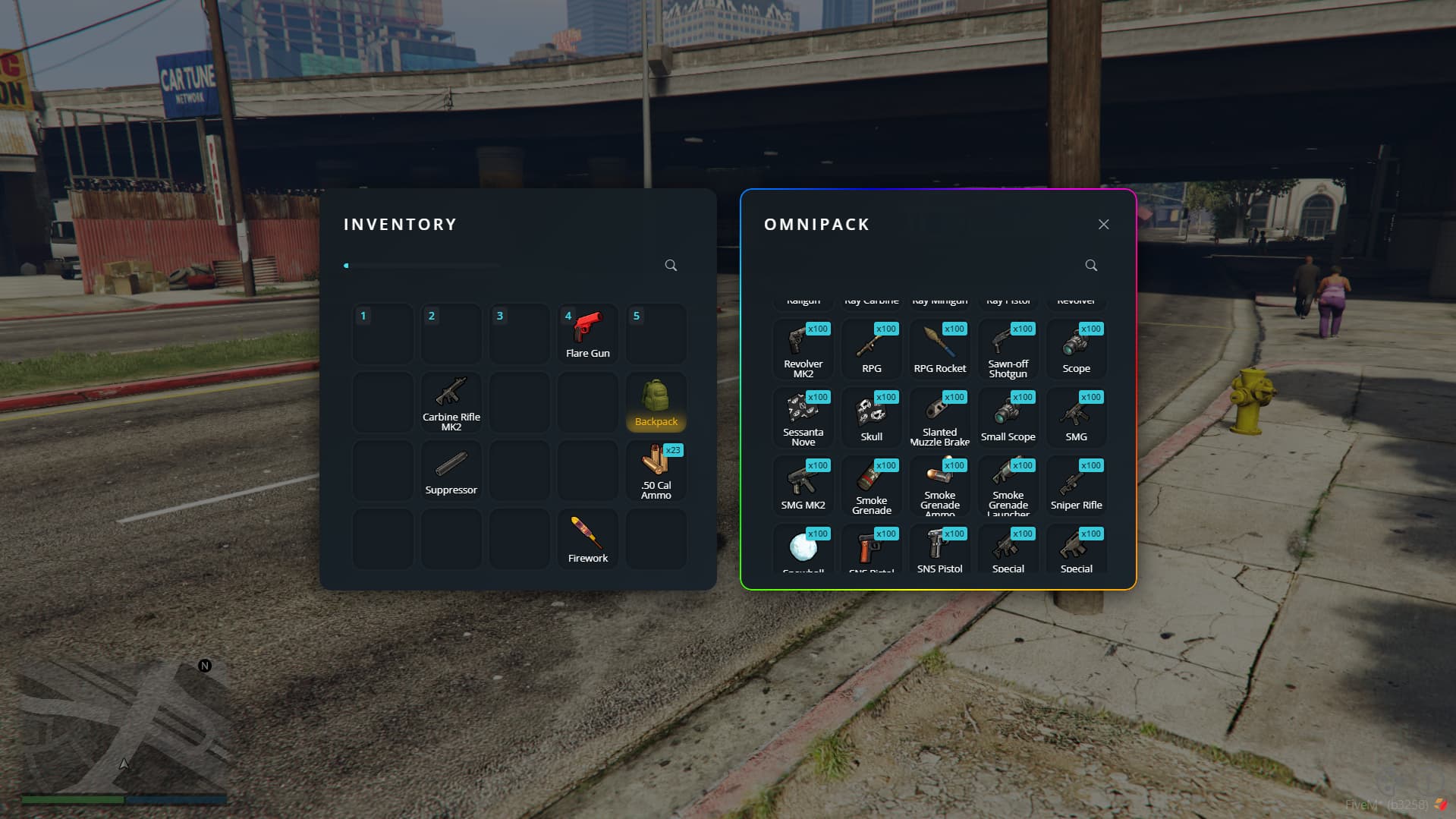Open the Inventory search
This screenshot has height=819, width=1456.
tap(671, 266)
